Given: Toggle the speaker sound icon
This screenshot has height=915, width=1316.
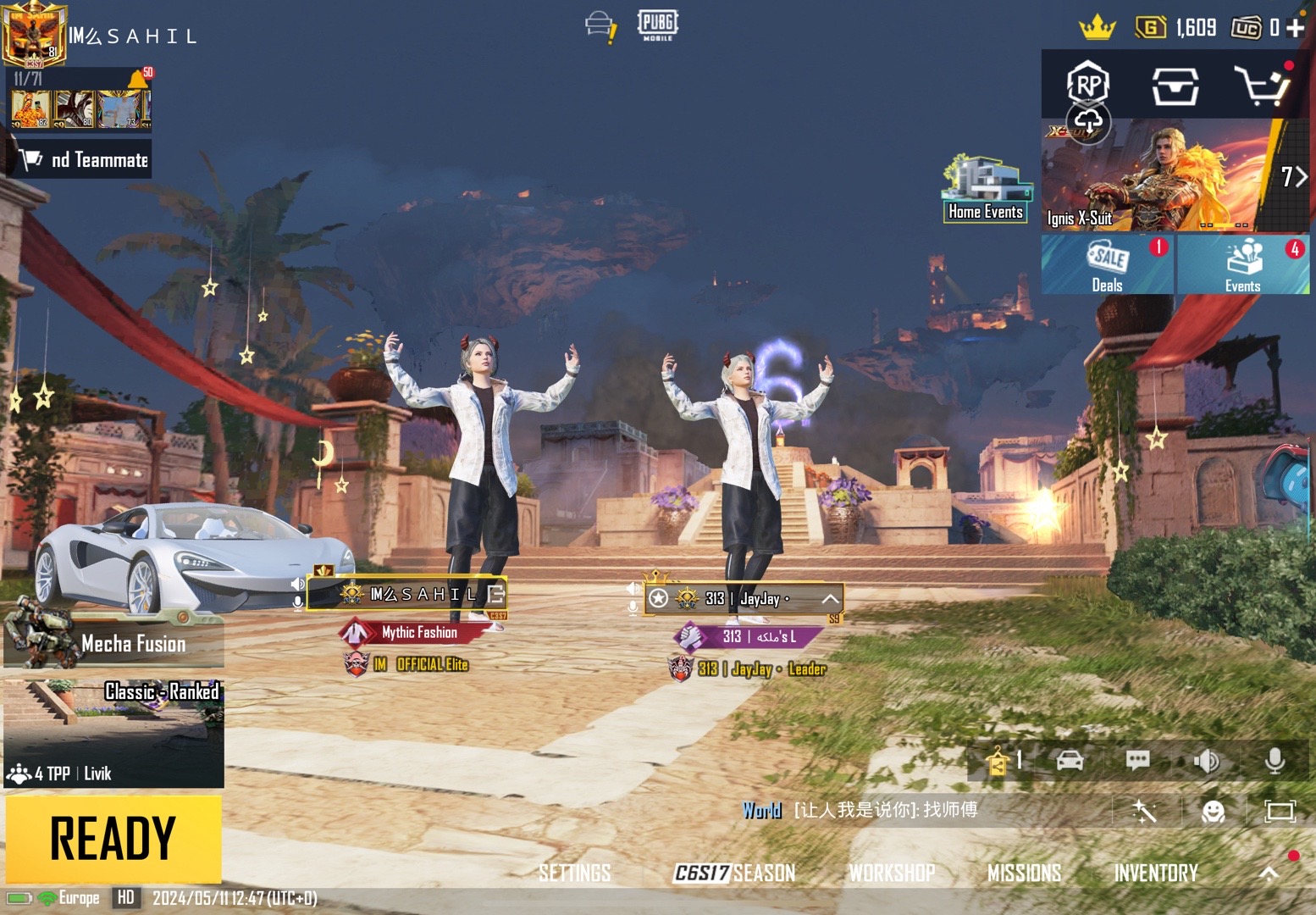Looking at the screenshot, I should point(1207,762).
